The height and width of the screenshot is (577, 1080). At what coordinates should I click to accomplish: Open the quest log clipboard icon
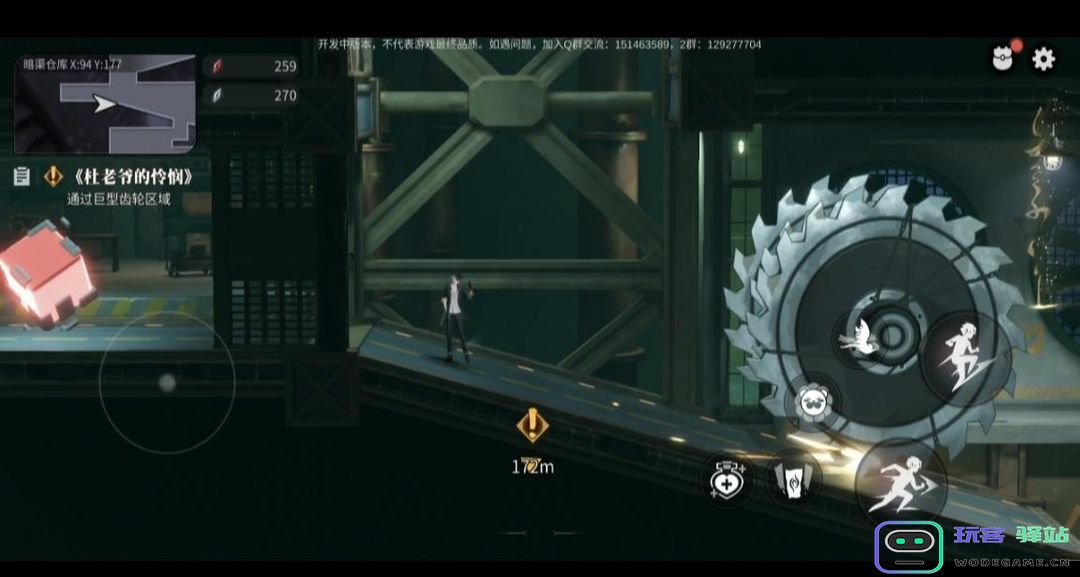(x=21, y=177)
